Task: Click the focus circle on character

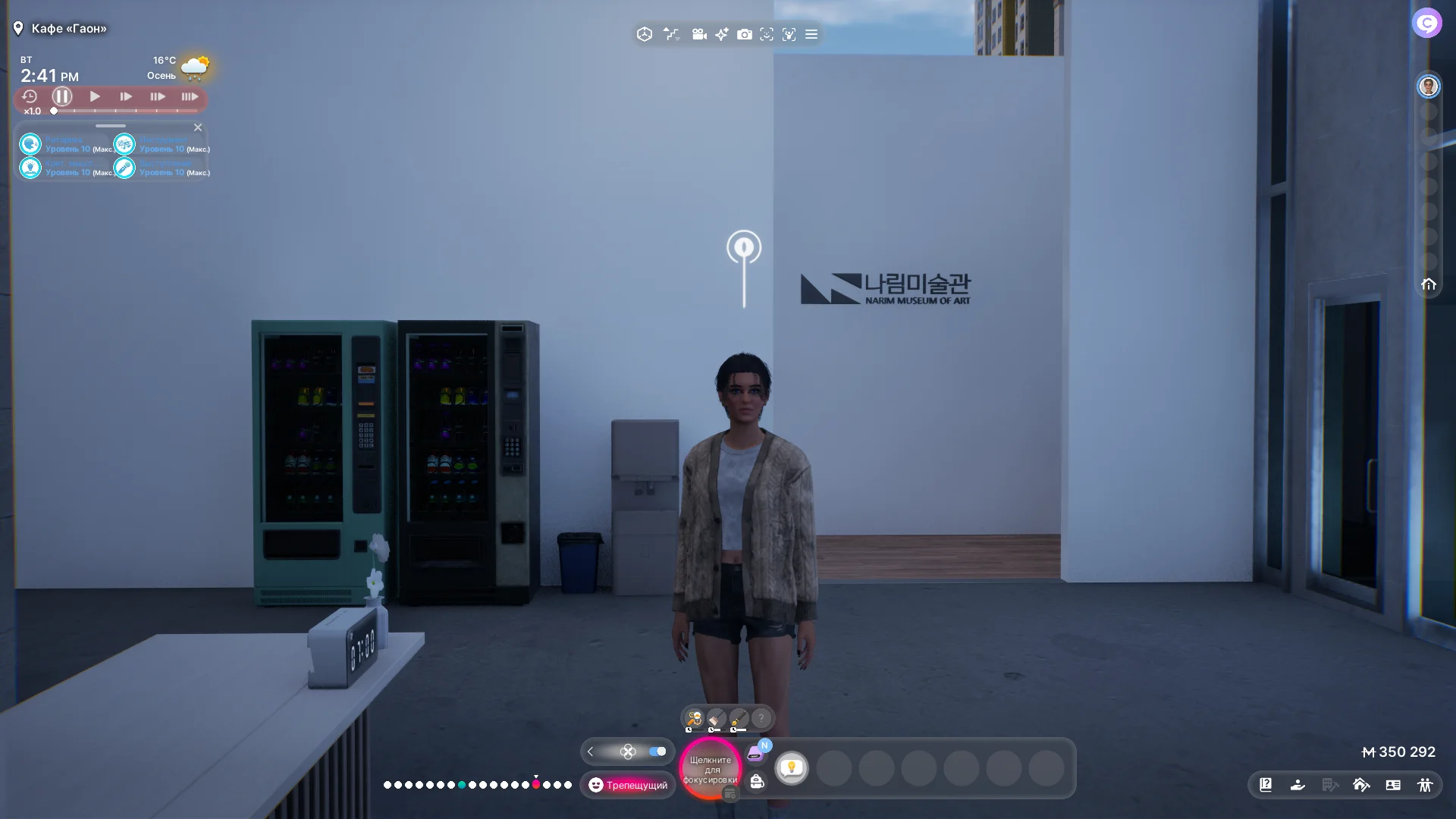Action: point(711,769)
